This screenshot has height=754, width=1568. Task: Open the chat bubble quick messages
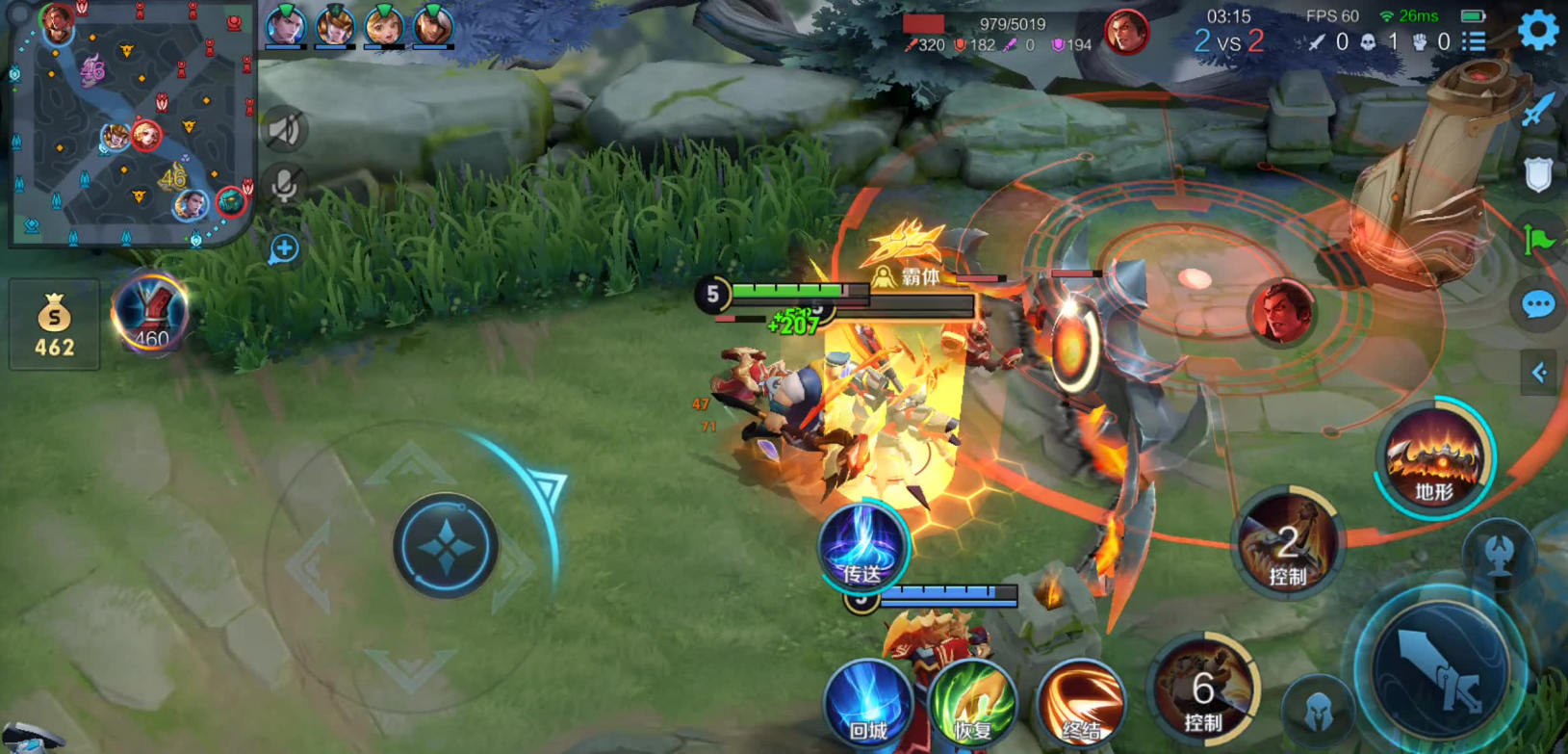pyautogui.click(x=1537, y=305)
